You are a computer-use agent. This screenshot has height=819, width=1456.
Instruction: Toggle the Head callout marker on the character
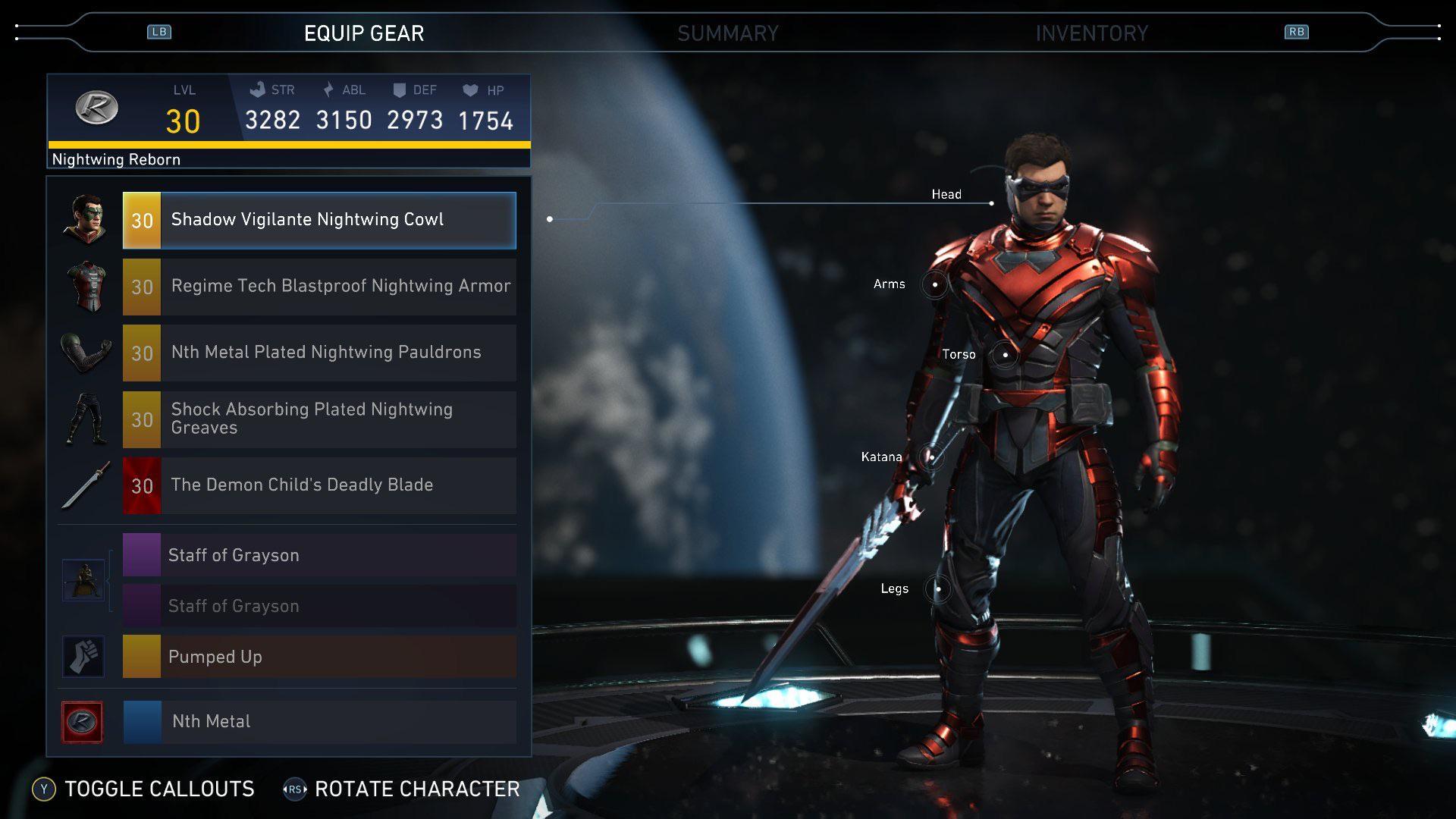click(992, 202)
